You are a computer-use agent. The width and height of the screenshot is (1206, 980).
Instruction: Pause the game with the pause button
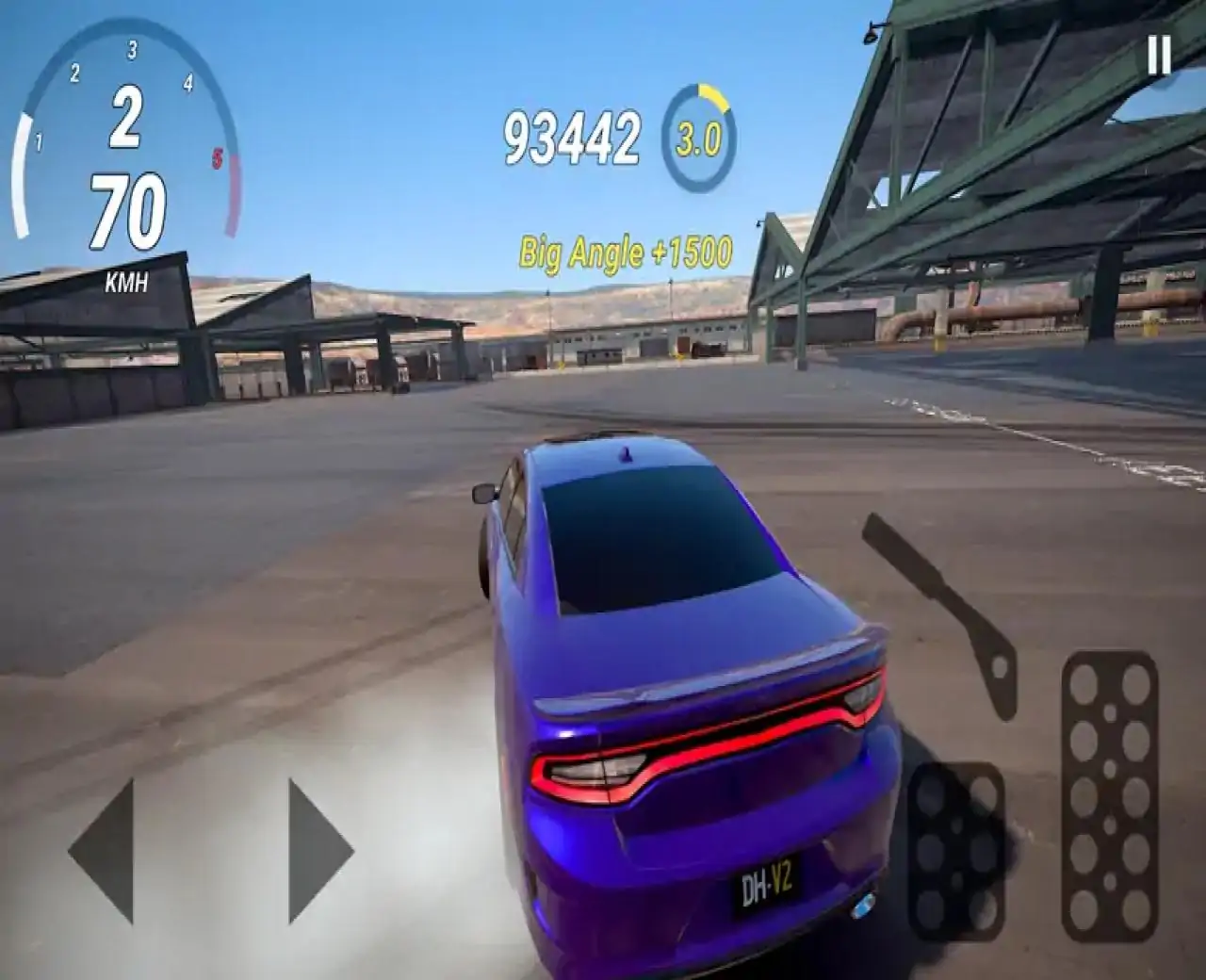[1159, 56]
